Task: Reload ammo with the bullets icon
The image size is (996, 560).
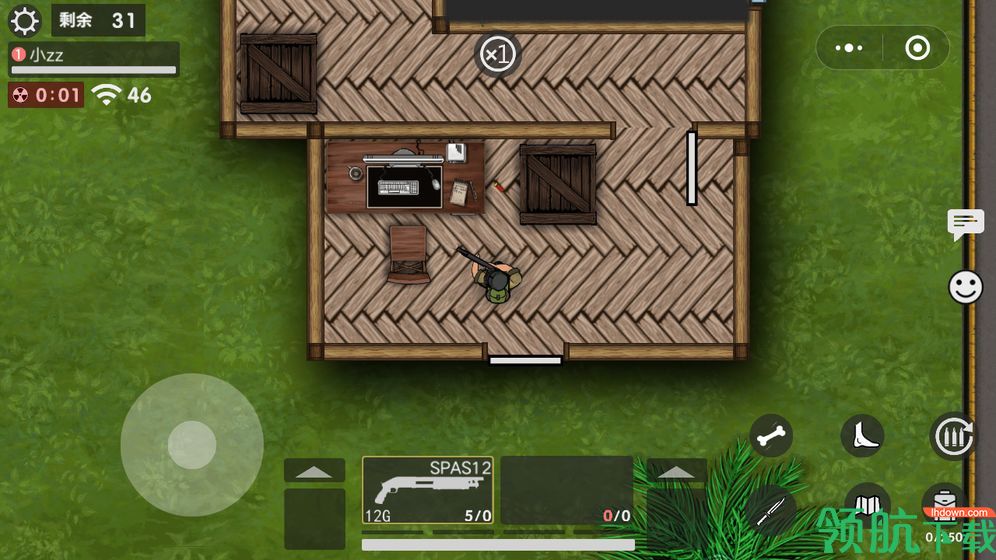Action: (952, 436)
